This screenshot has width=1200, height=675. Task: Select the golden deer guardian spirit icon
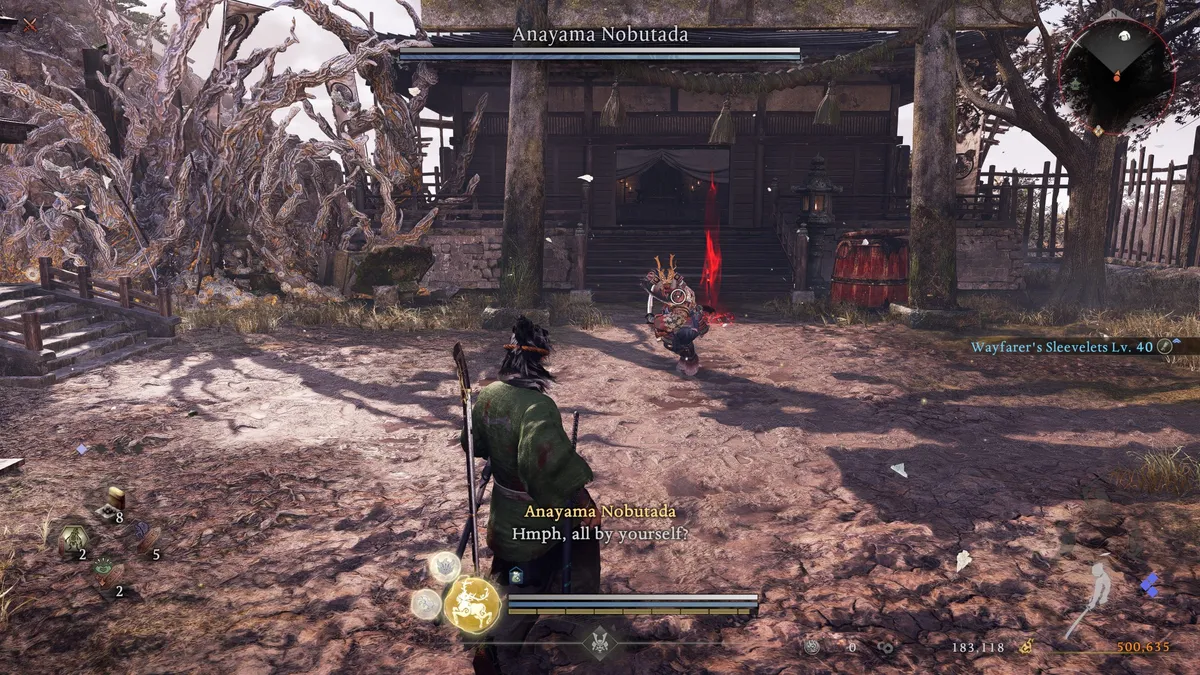[x=472, y=604]
